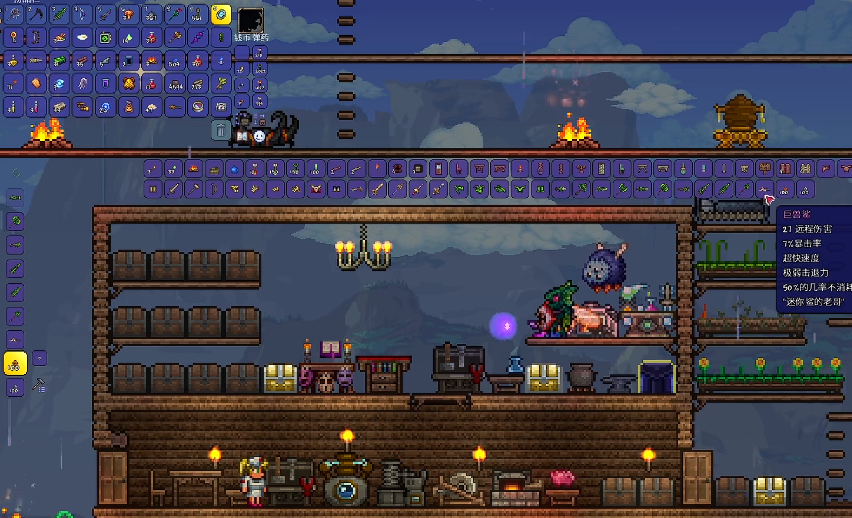Select the yellow highlighted hotbar slot
Screen dimensions: 852x518
tap(221, 14)
